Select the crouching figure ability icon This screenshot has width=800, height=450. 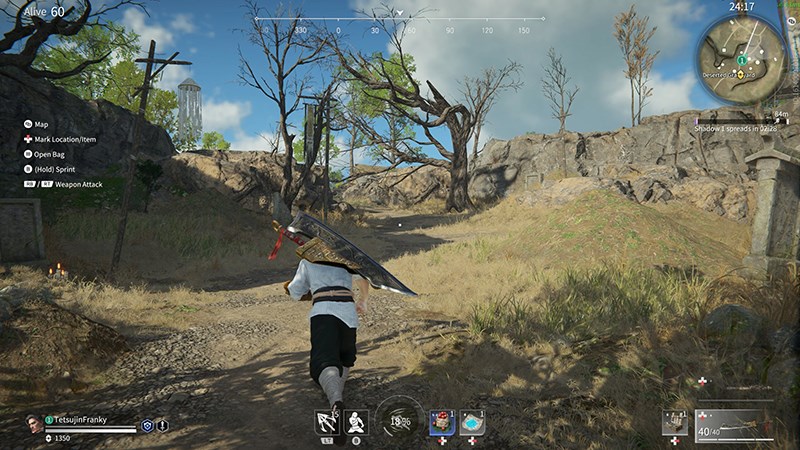(356, 422)
